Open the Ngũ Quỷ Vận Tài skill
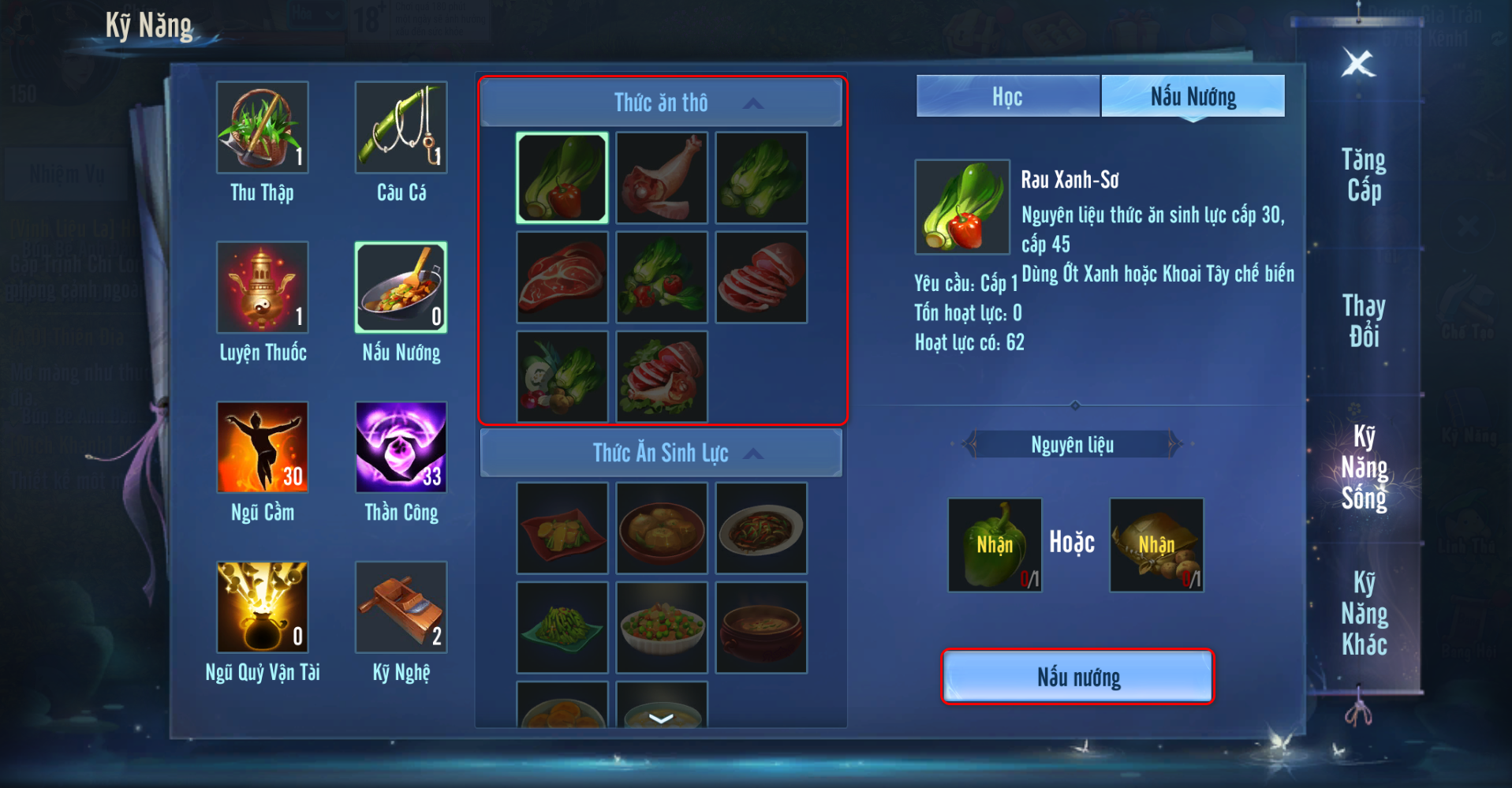 (x=263, y=607)
